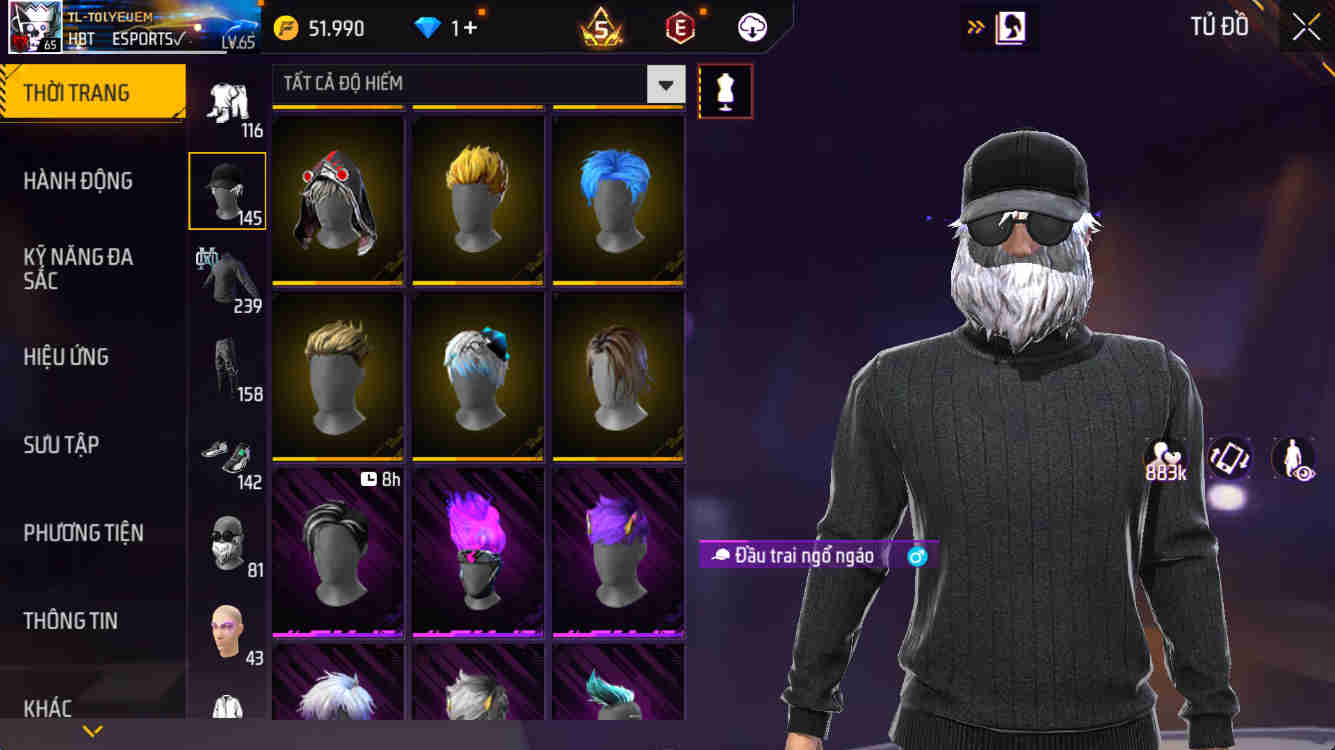The height and width of the screenshot is (750, 1335).
Task: Open the shoes category with 142 items
Action: click(x=227, y=455)
